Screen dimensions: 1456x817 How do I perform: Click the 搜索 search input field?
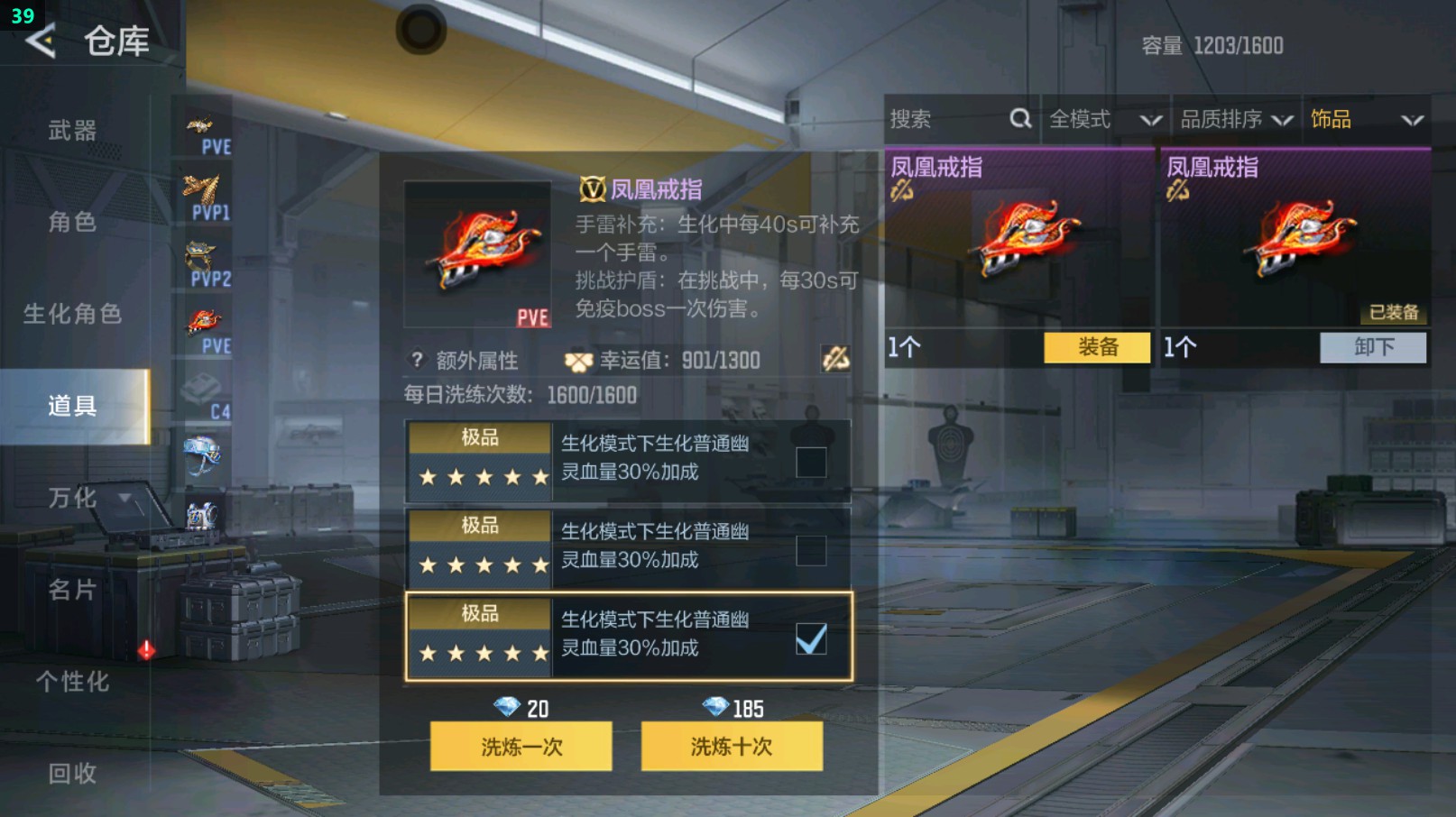pos(938,118)
